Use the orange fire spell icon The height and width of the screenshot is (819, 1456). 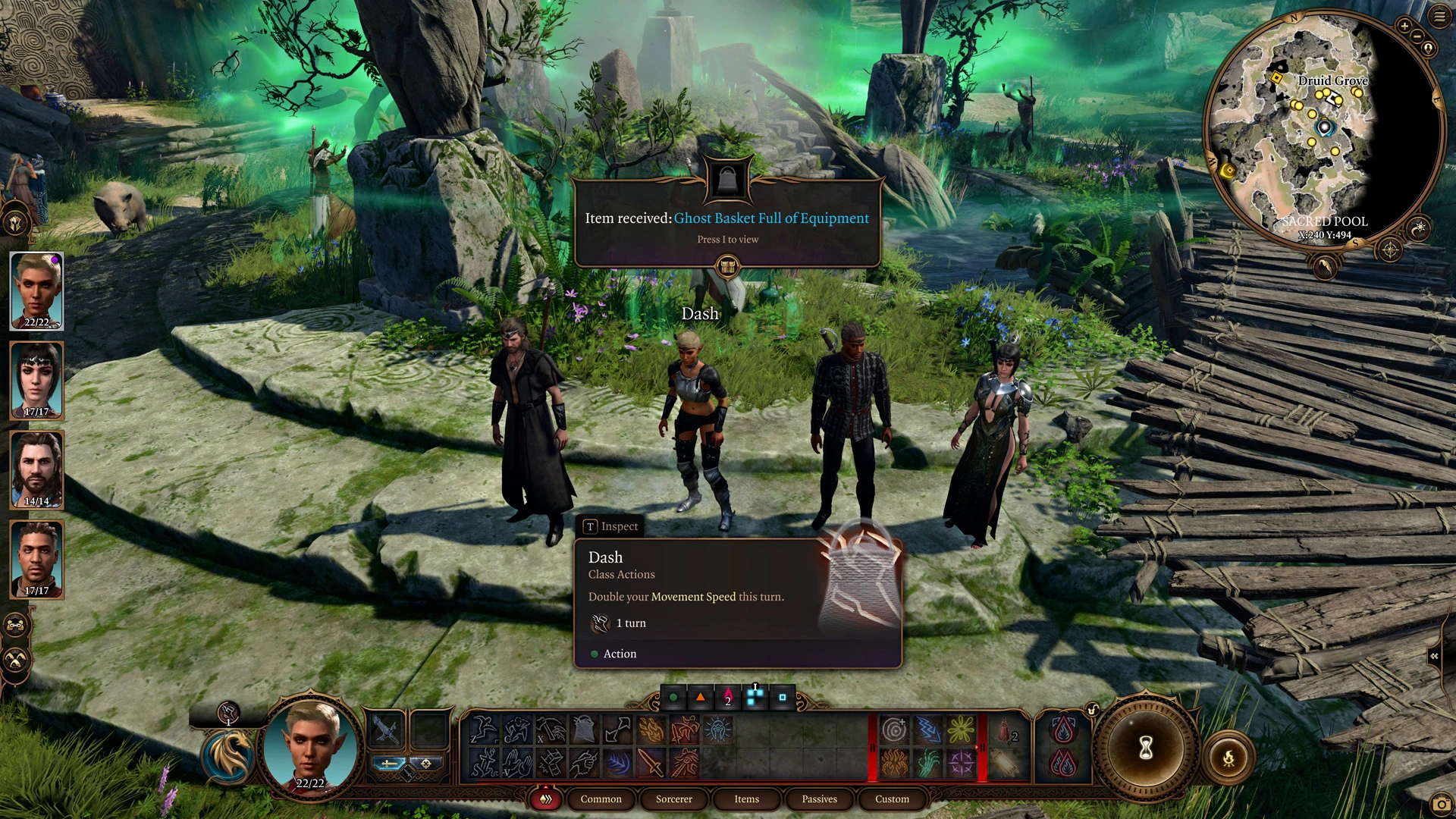651,730
